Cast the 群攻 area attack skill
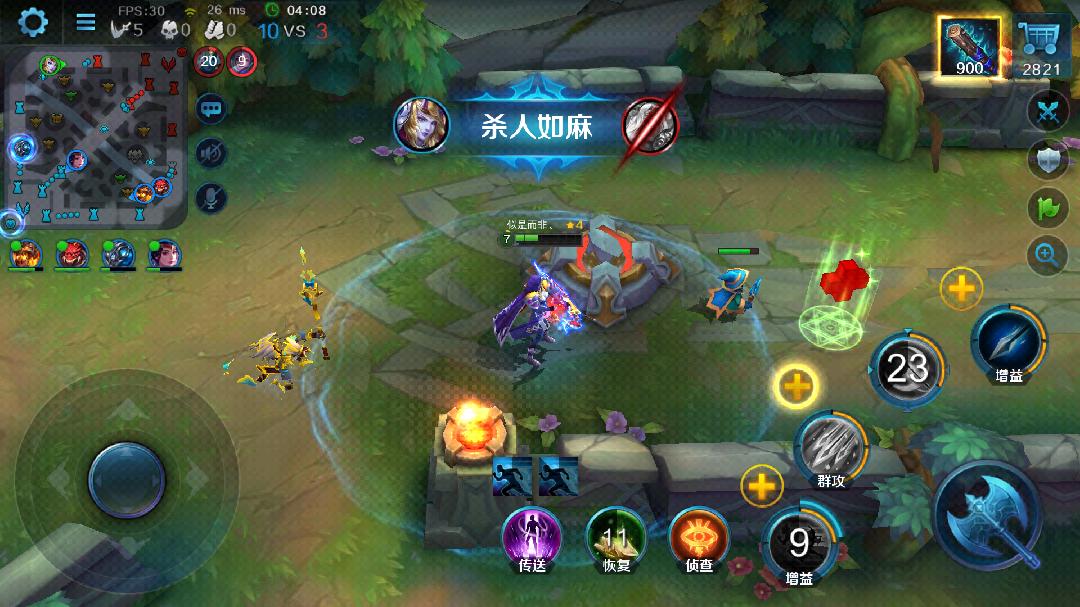 point(831,446)
